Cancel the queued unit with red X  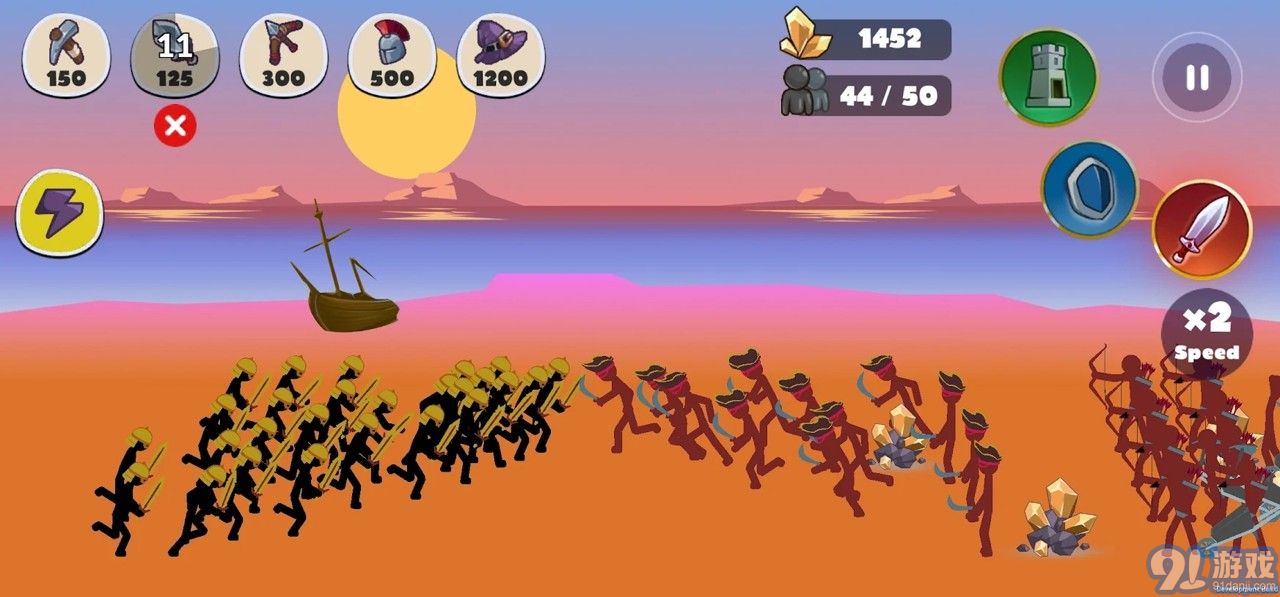coord(176,126)
